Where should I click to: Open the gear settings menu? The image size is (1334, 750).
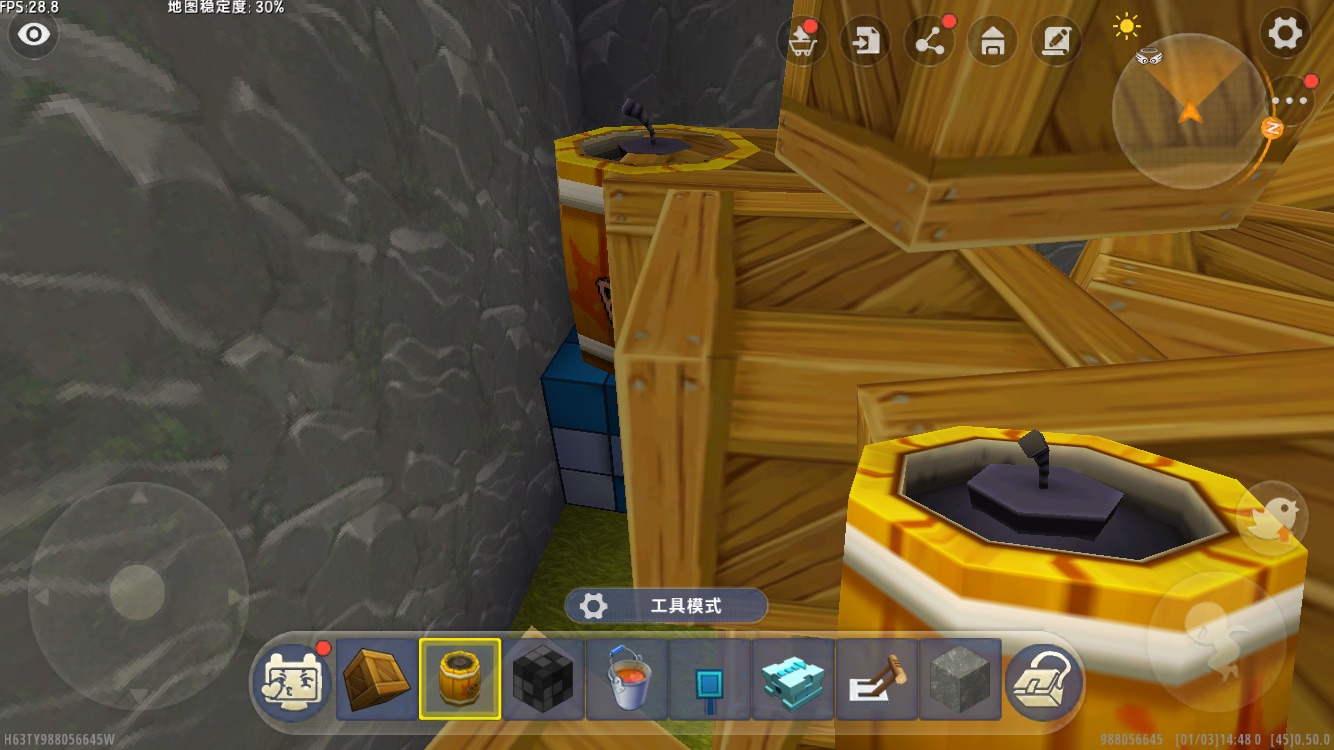(x=1285, y=35)
